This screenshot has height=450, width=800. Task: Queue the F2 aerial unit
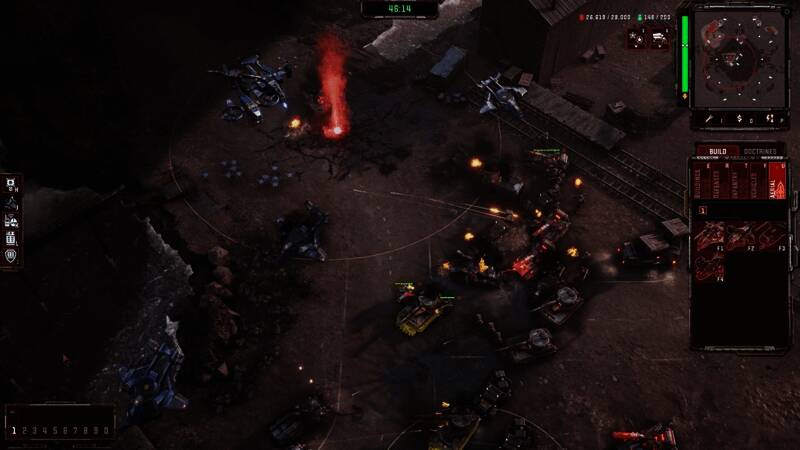(x=741, y=236)
